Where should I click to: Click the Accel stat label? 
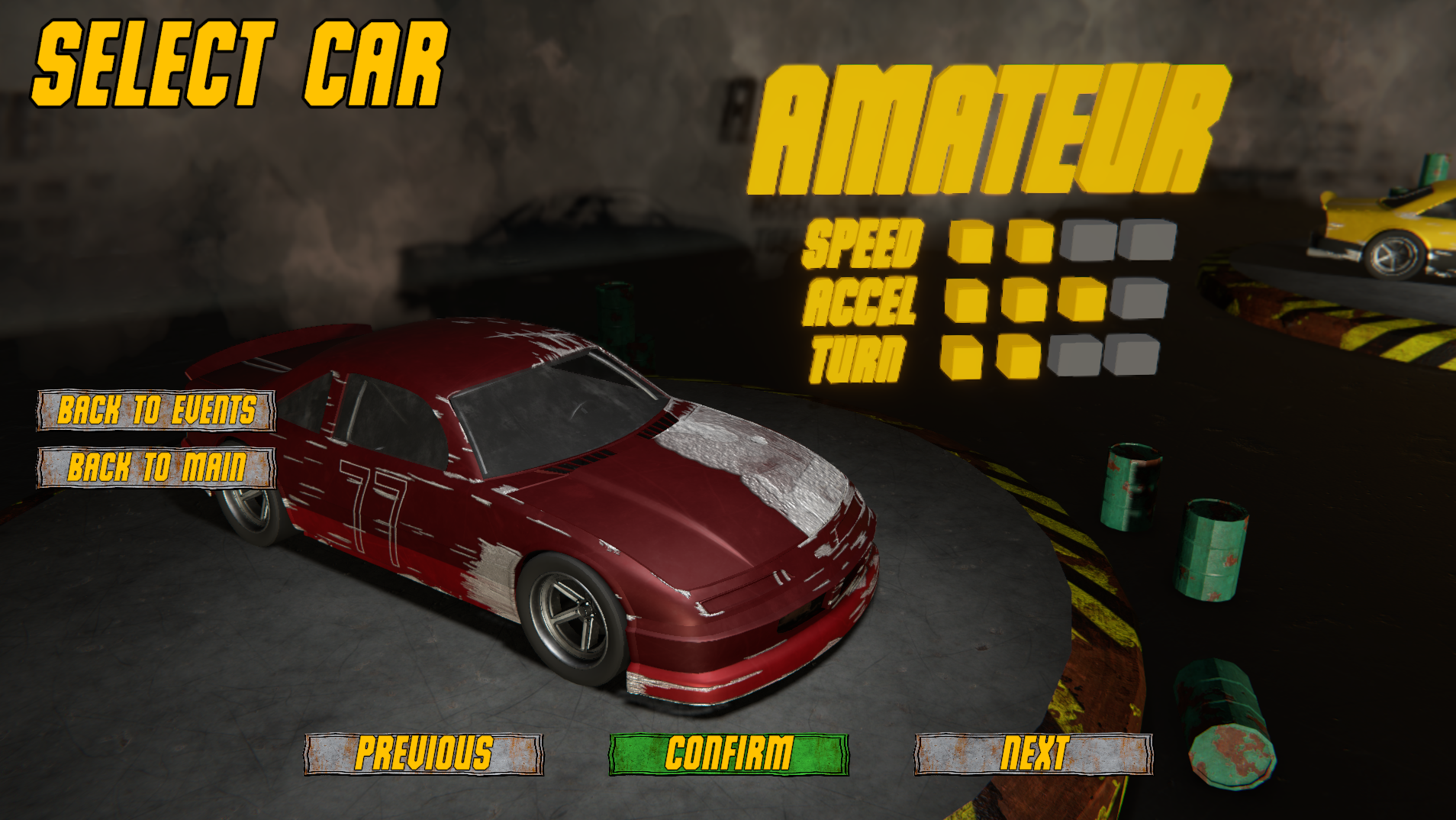coord(860,302)
